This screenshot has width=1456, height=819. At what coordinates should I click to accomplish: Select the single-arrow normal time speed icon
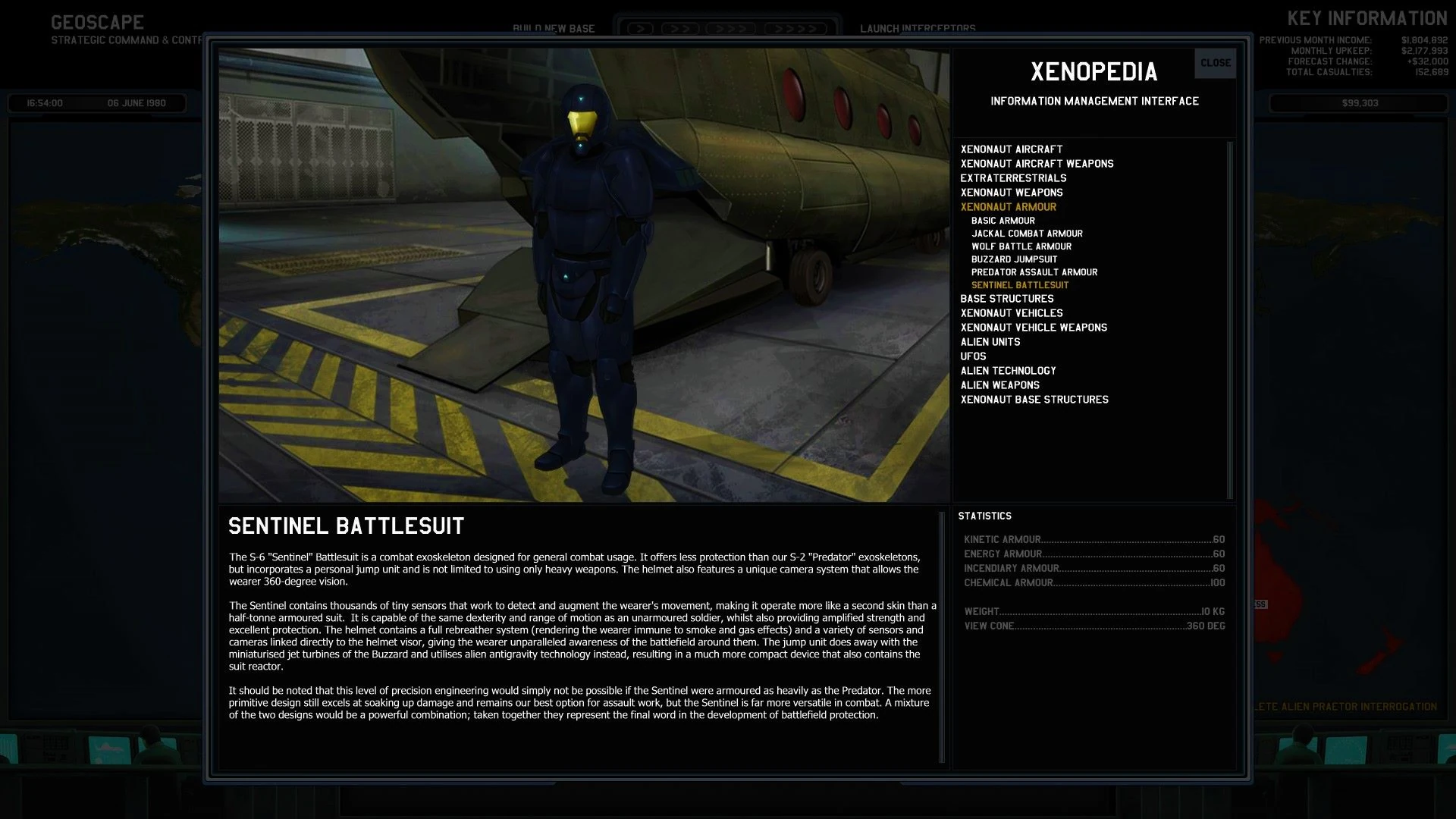(x=642, y=27)
